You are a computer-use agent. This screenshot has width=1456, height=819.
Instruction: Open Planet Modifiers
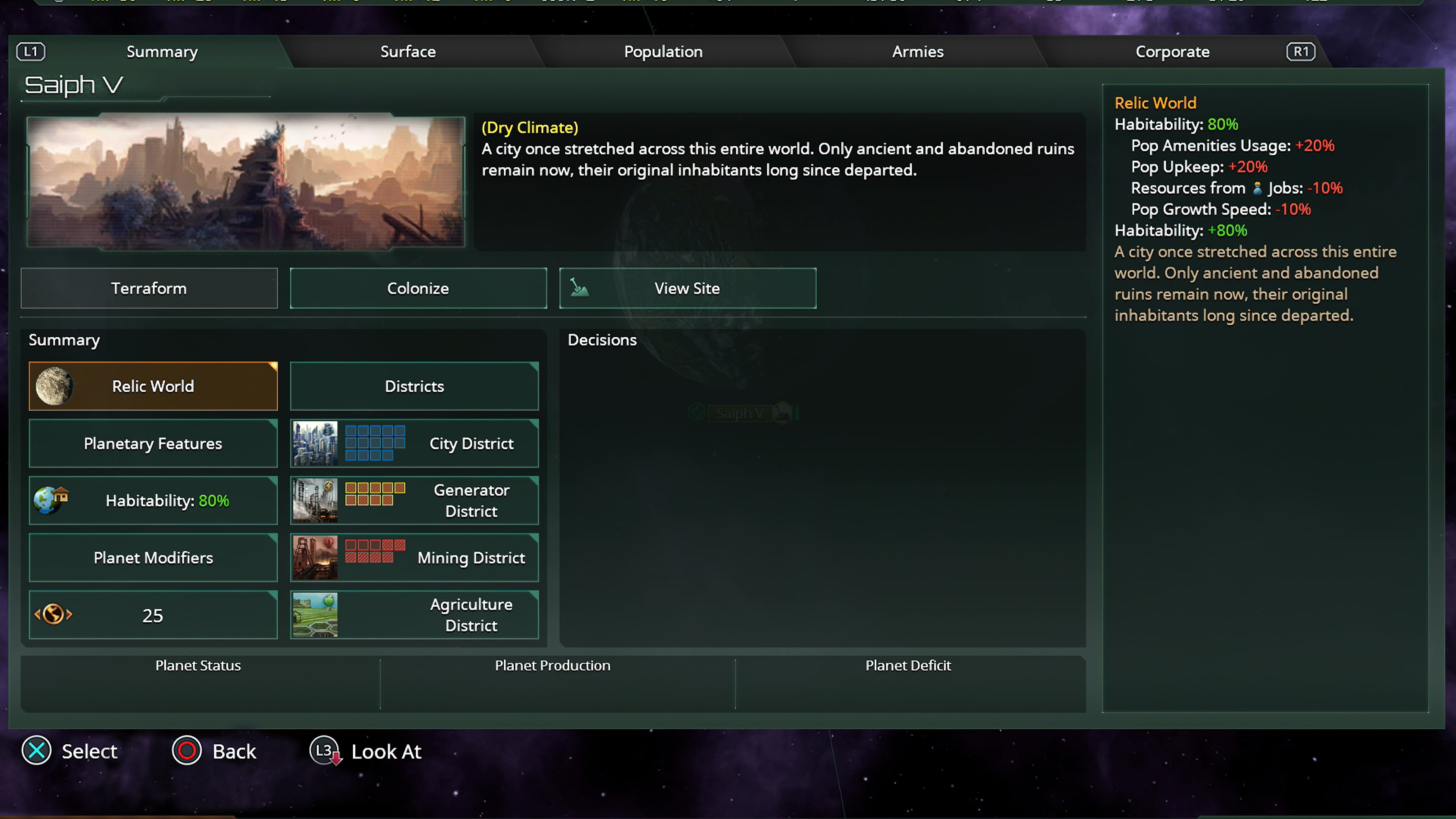(152, 558)
